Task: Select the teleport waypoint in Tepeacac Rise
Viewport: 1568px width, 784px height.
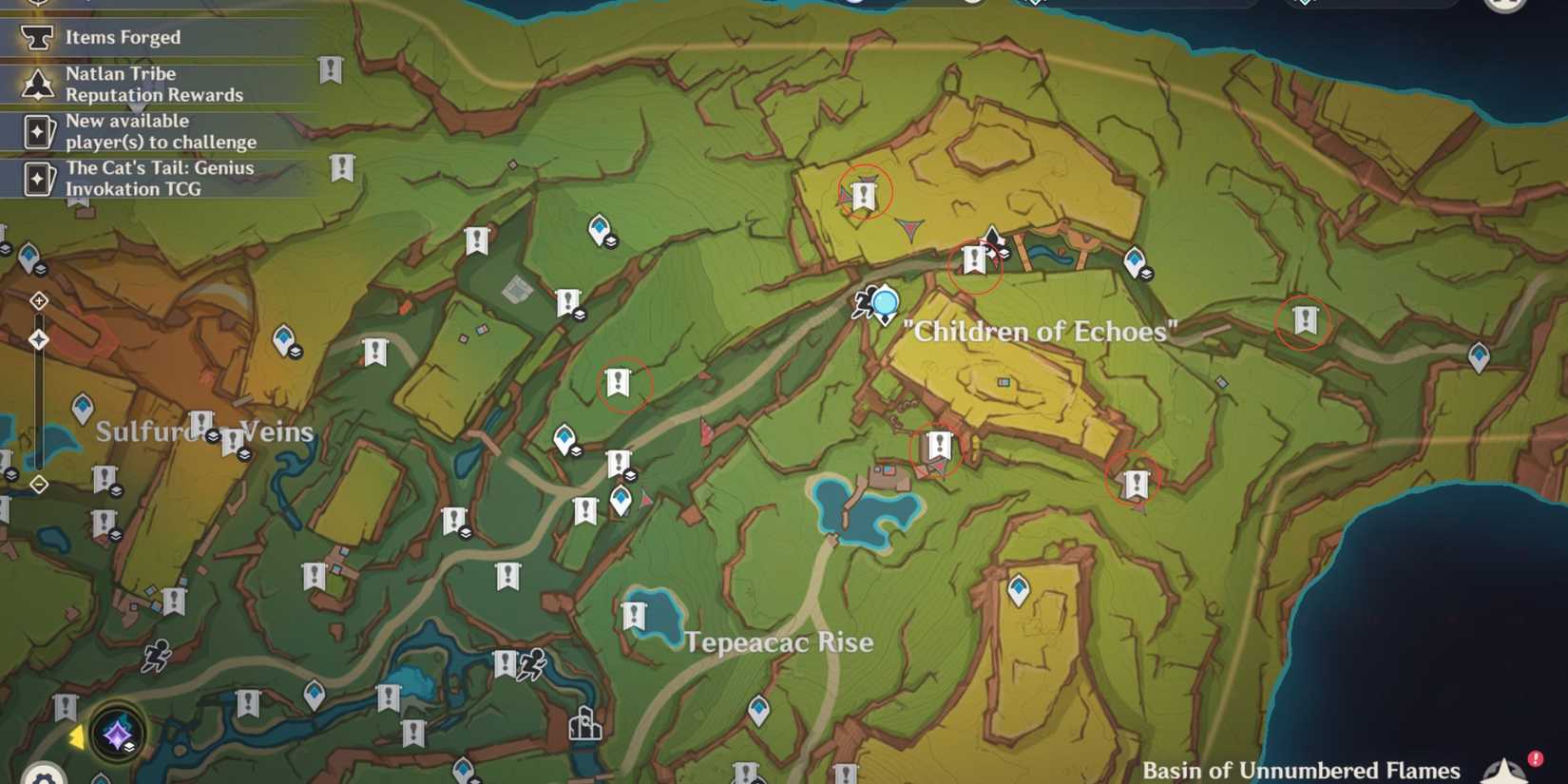Action: (760, 706)
